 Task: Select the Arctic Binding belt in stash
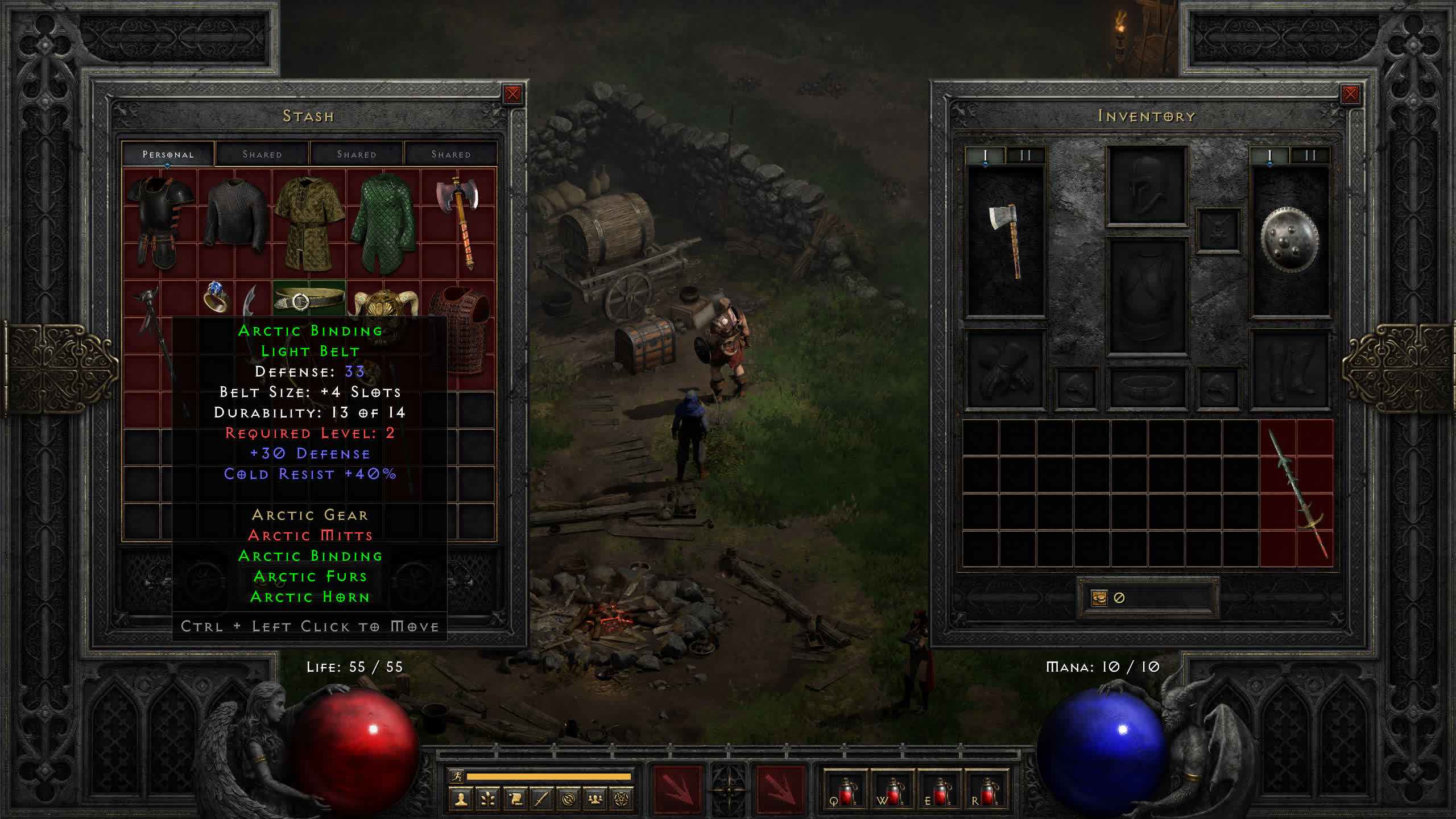(x=309, y=298)
